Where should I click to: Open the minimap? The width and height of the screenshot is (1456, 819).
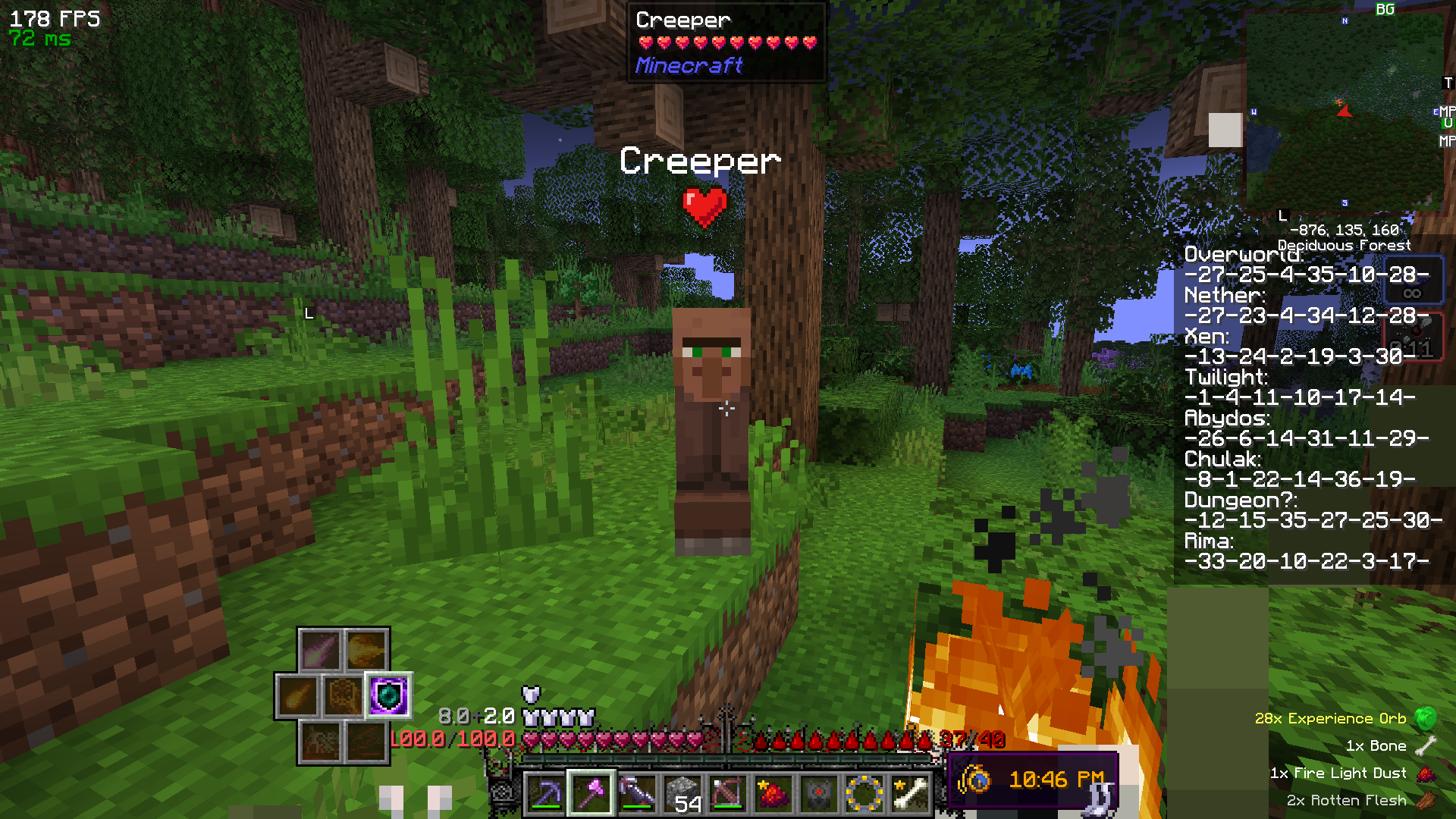(1344, 110)
